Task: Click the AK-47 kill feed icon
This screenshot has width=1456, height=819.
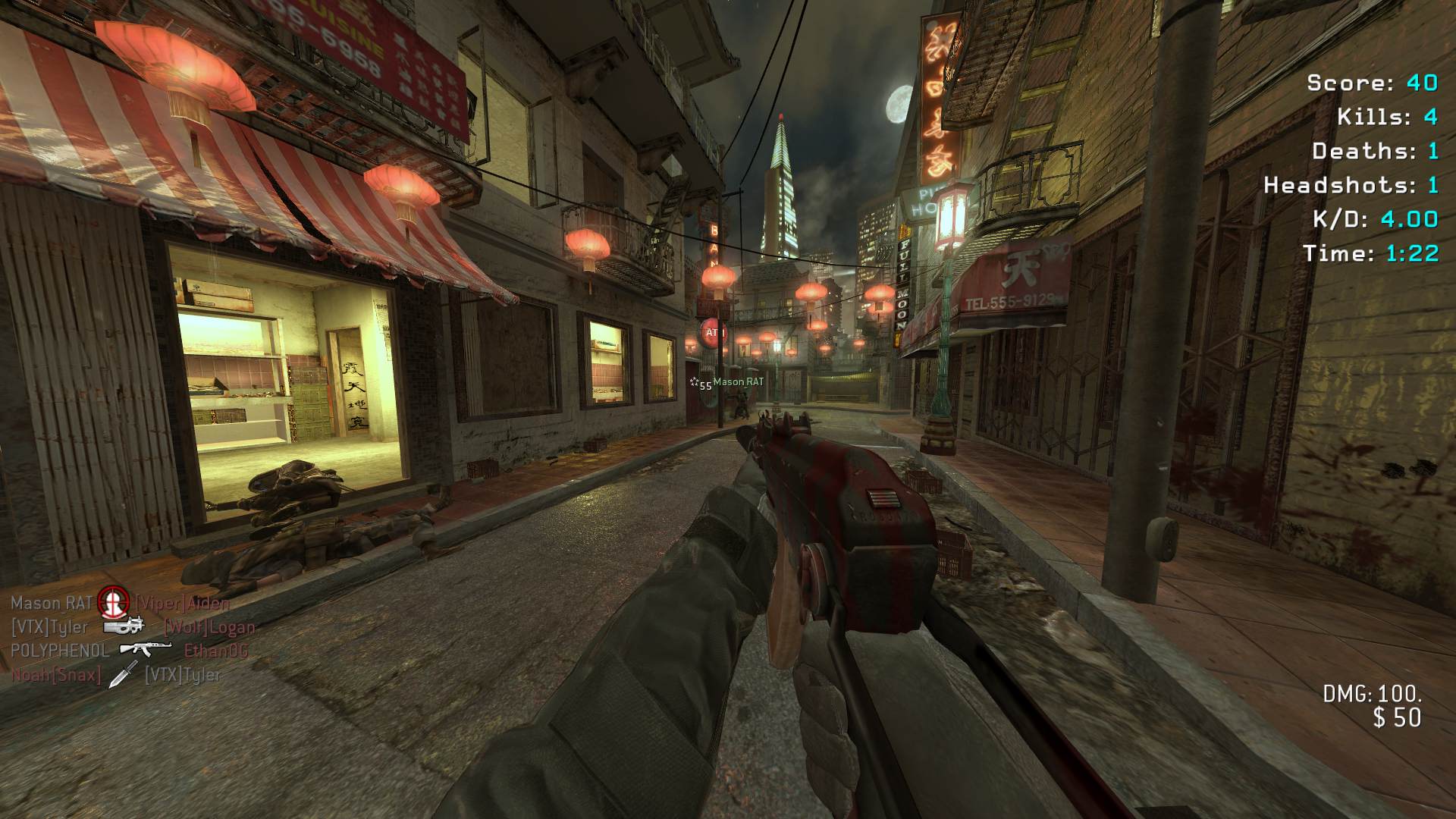Action: tap(146, 650)
